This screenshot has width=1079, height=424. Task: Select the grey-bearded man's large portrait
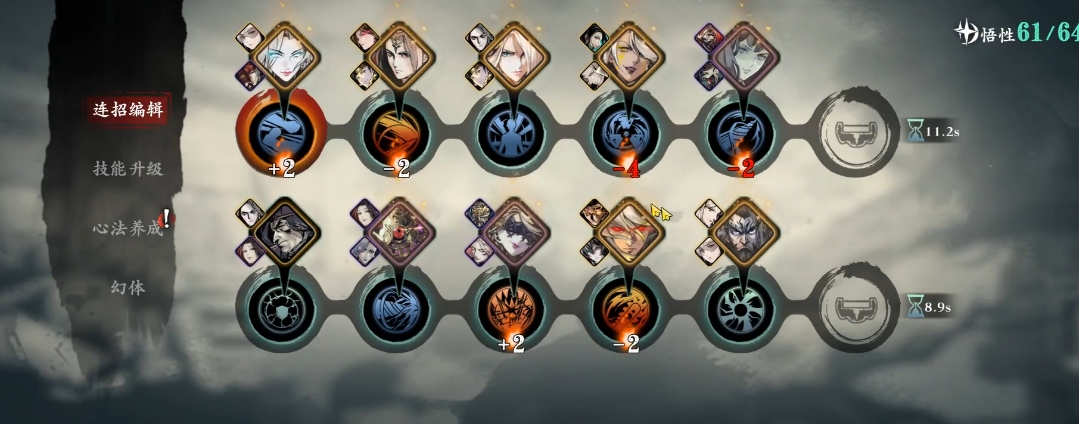[x=744, y=232]
